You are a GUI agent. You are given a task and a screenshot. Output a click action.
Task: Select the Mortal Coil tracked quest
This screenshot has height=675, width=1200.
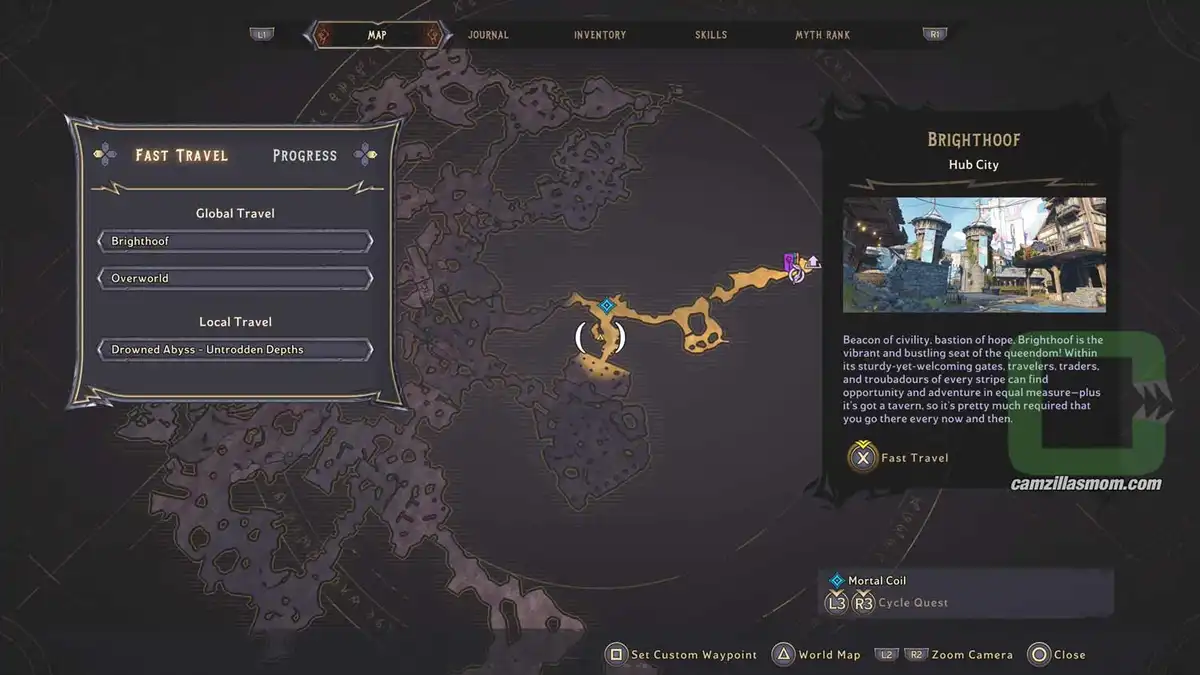tap(876, 581)
